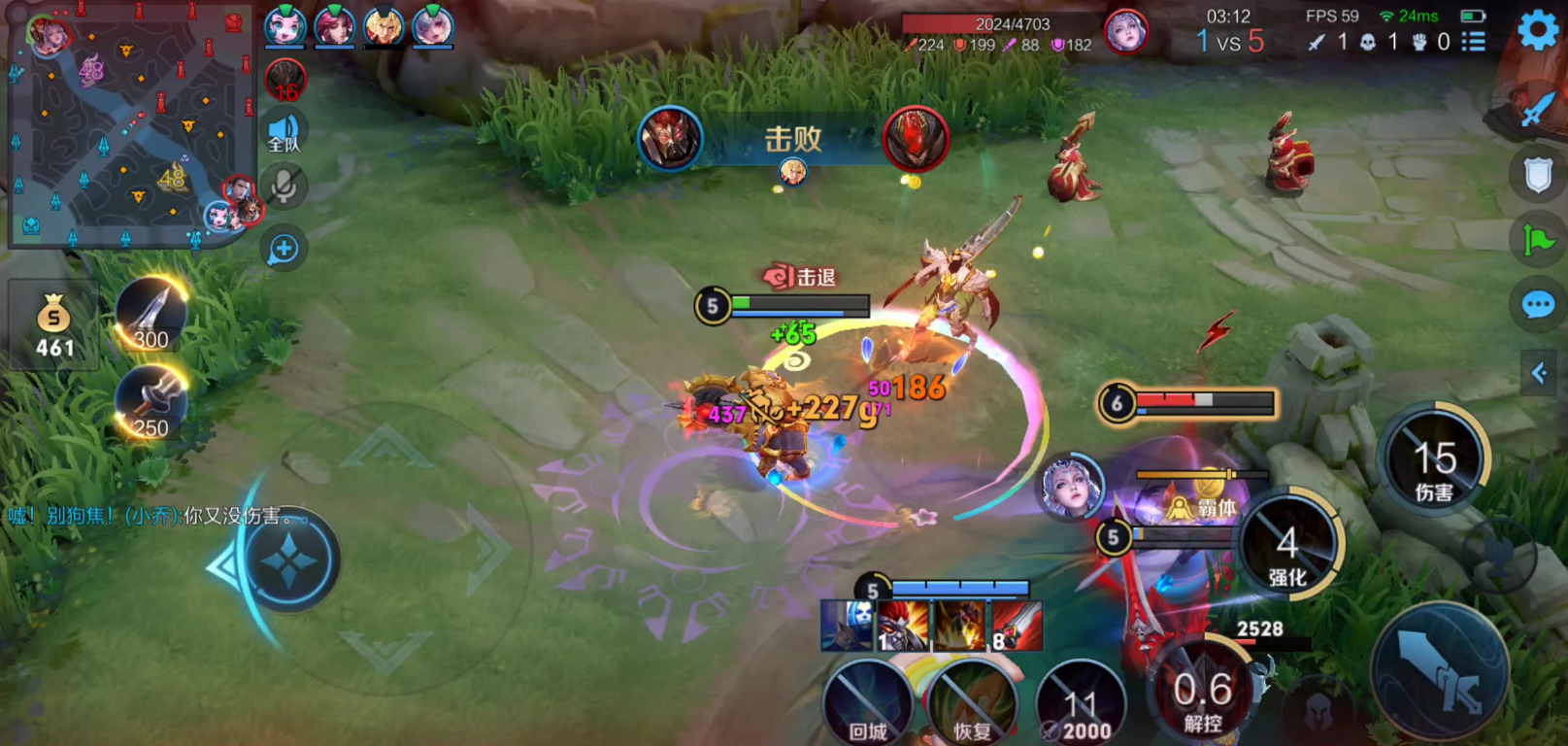Buy the 250 gold recommended item
The image size is (1568, 746).
coord(150,402)
